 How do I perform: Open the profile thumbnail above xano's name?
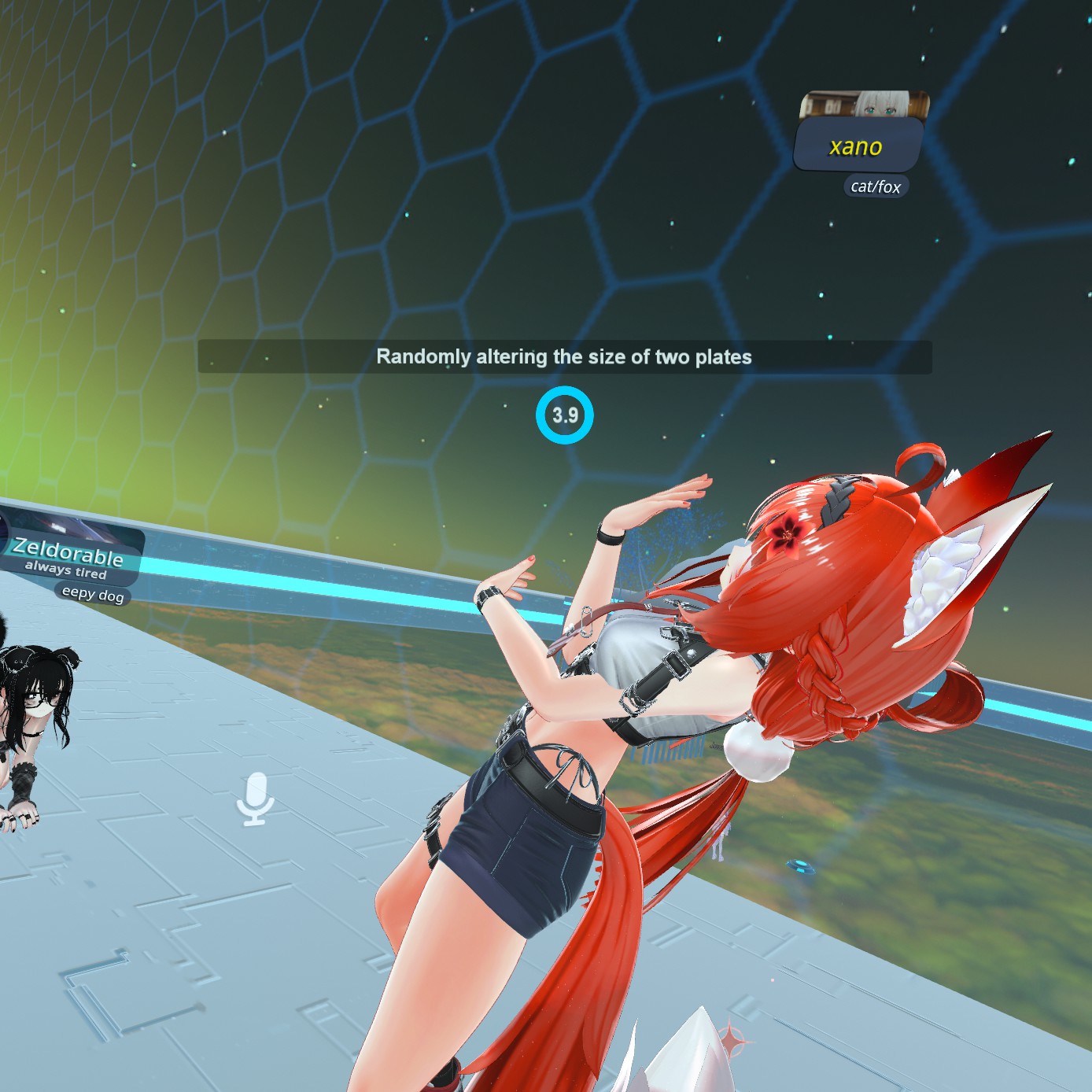coord(864,105)
